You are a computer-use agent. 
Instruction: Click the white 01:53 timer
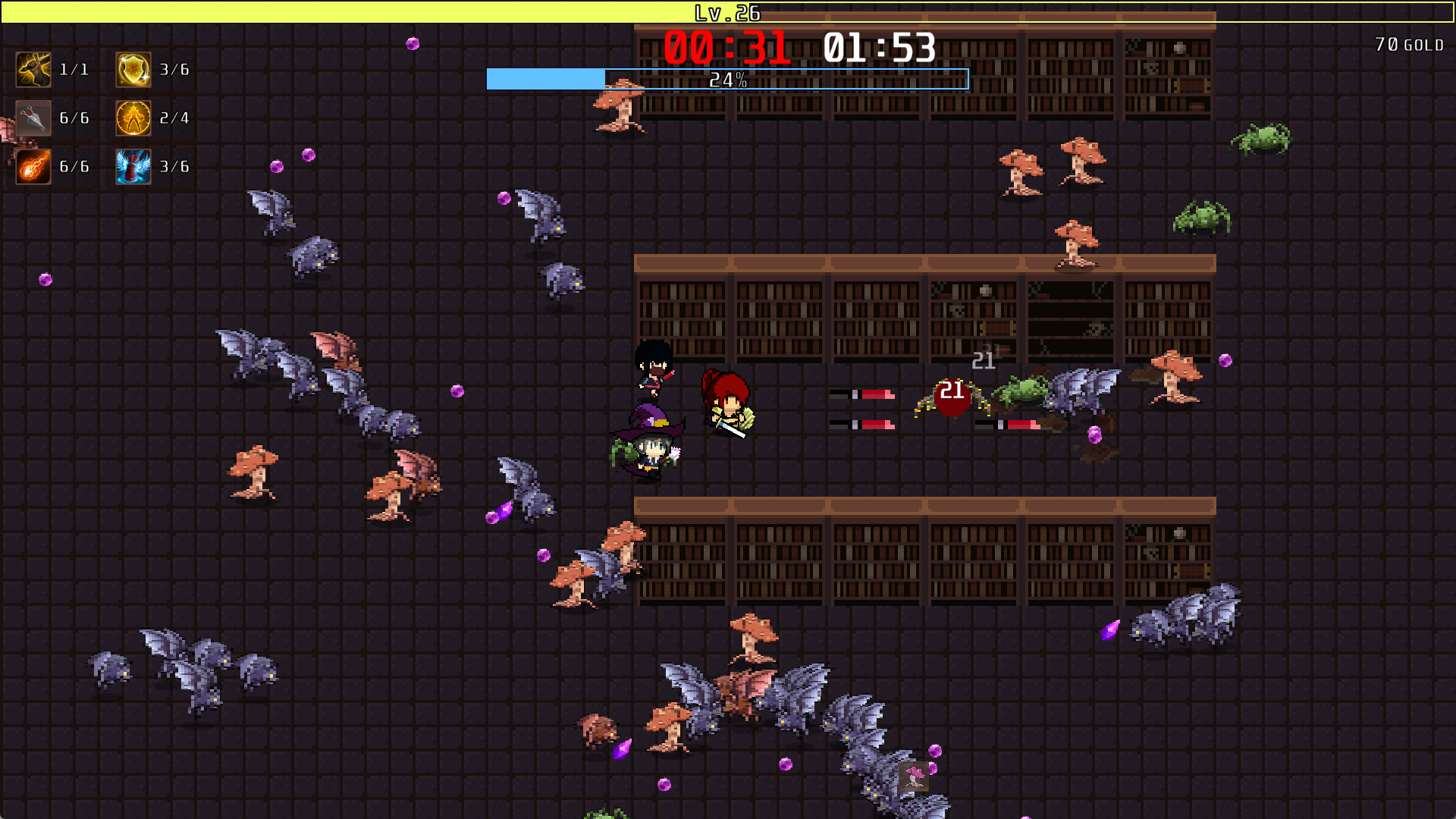(878, 47)
